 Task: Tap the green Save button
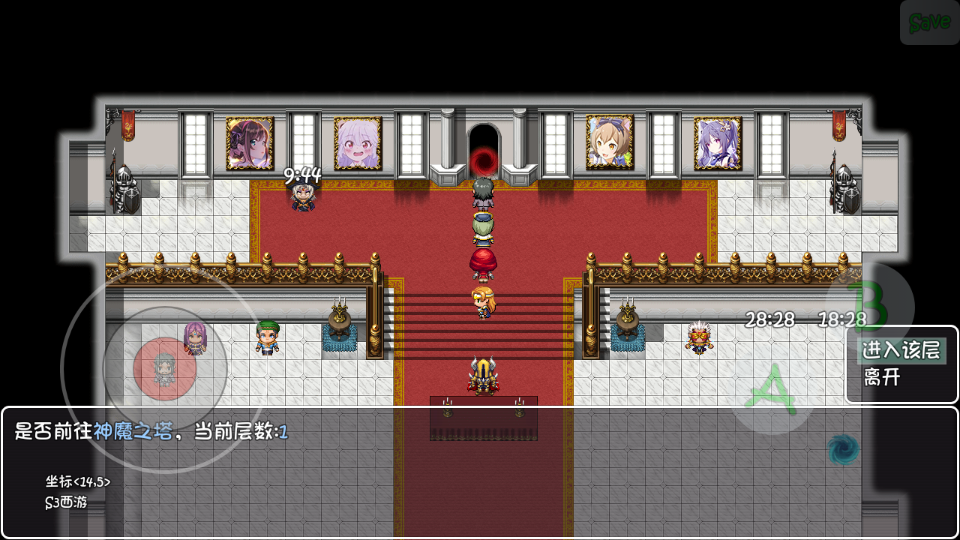pyautogui.click(x=929, y=22)
